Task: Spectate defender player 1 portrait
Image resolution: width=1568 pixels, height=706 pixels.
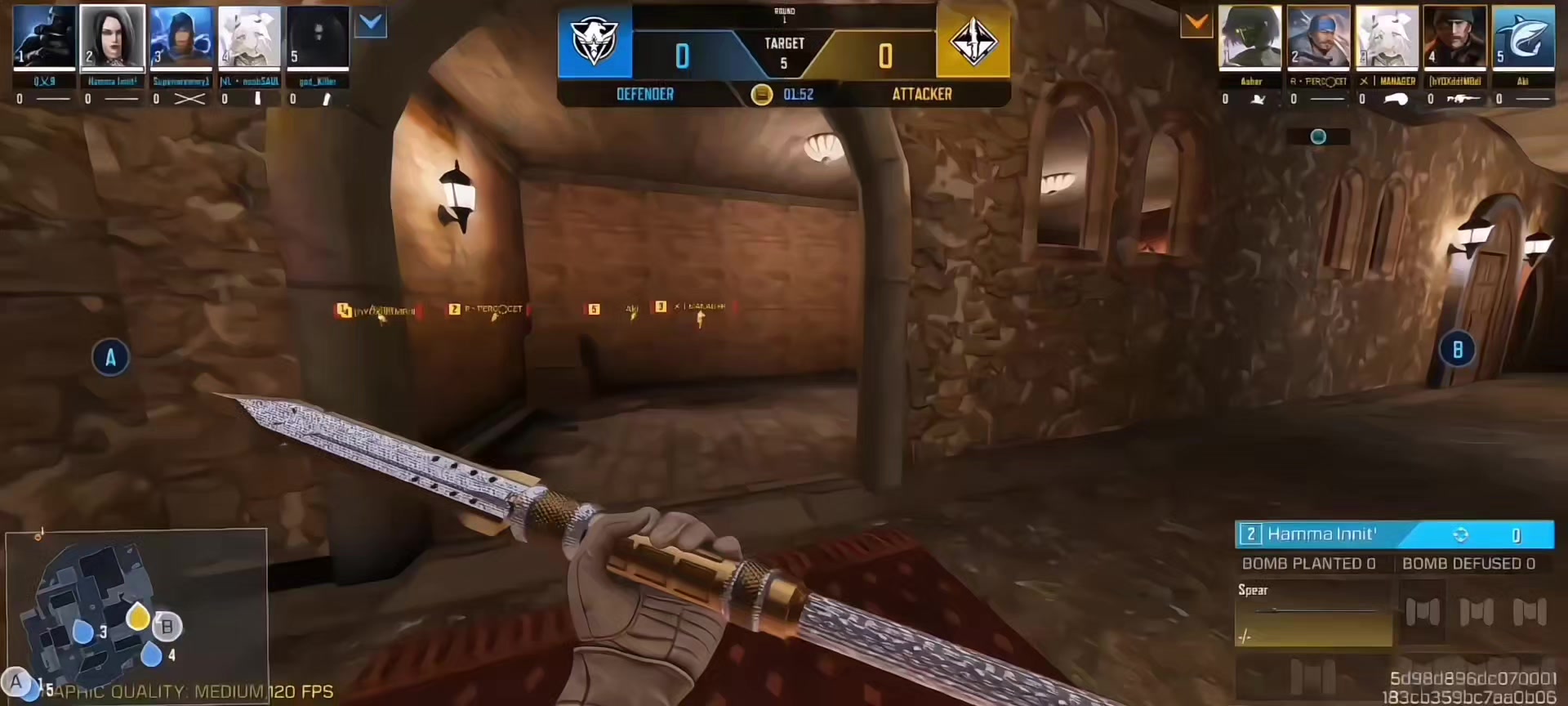Action: click(x=45, y=38)
